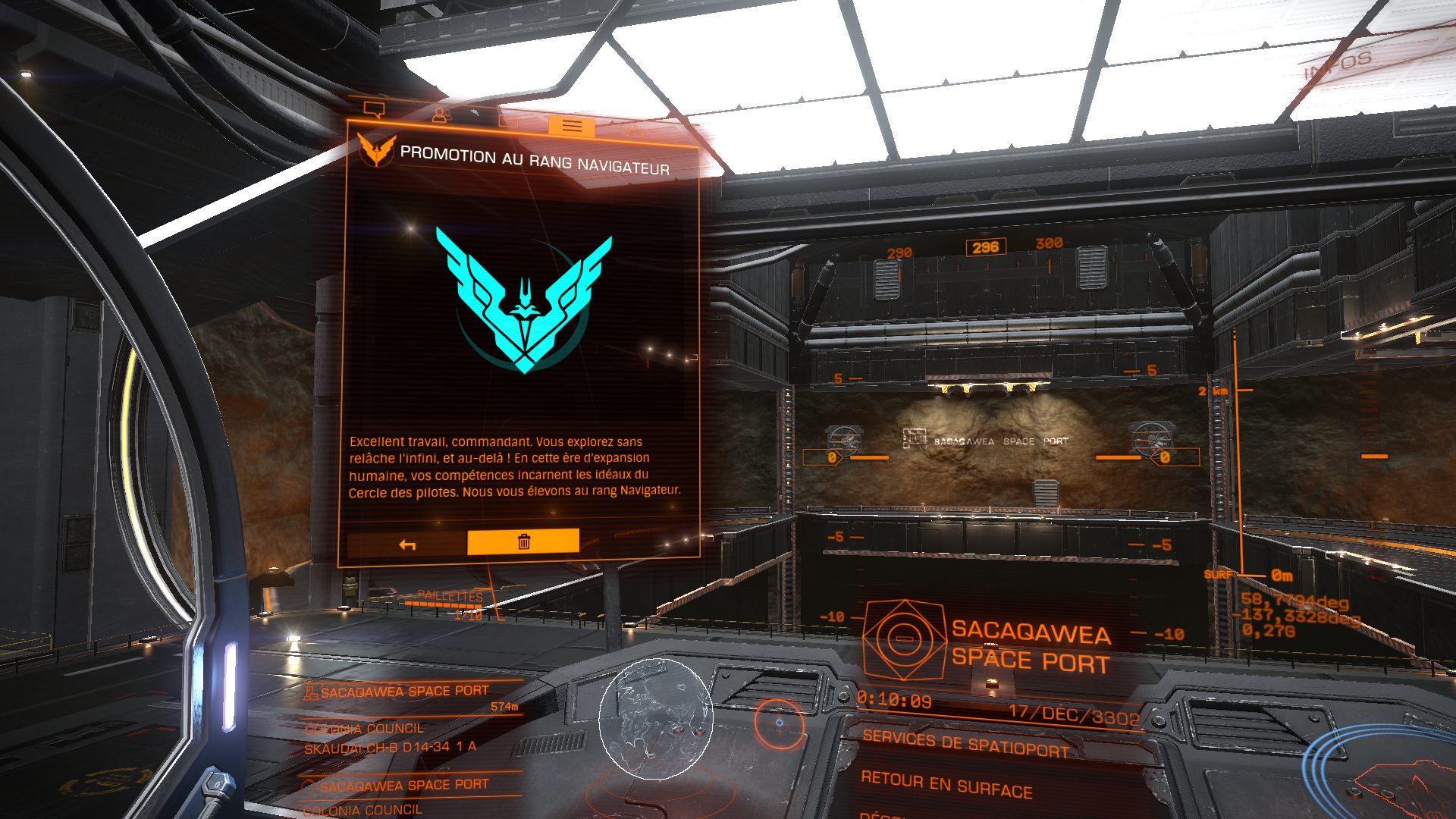The width and height of the screenshot is (1456, 819).
Task: Select Retour en Surface option
Action: [946, 785]
